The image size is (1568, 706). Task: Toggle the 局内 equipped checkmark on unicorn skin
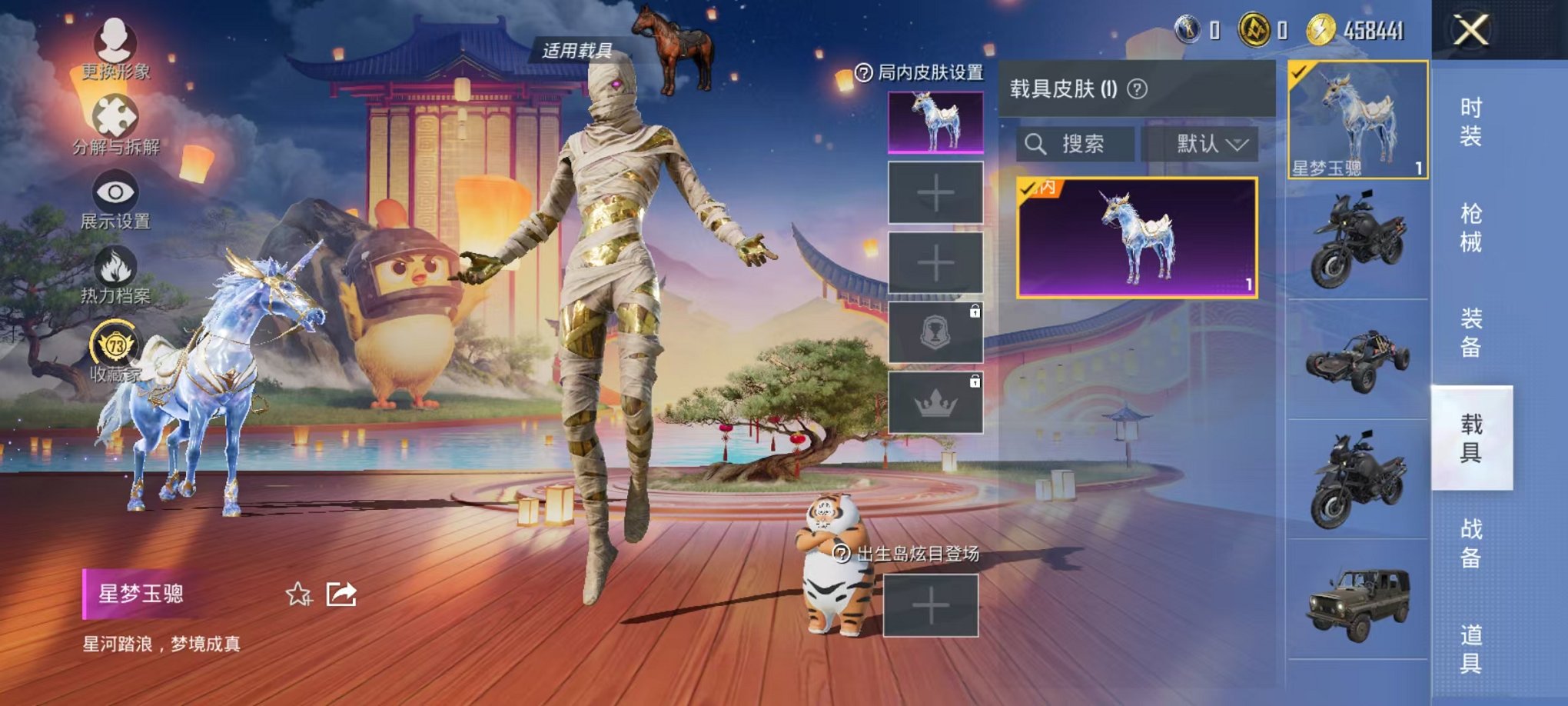click(x=1028, y=187)
